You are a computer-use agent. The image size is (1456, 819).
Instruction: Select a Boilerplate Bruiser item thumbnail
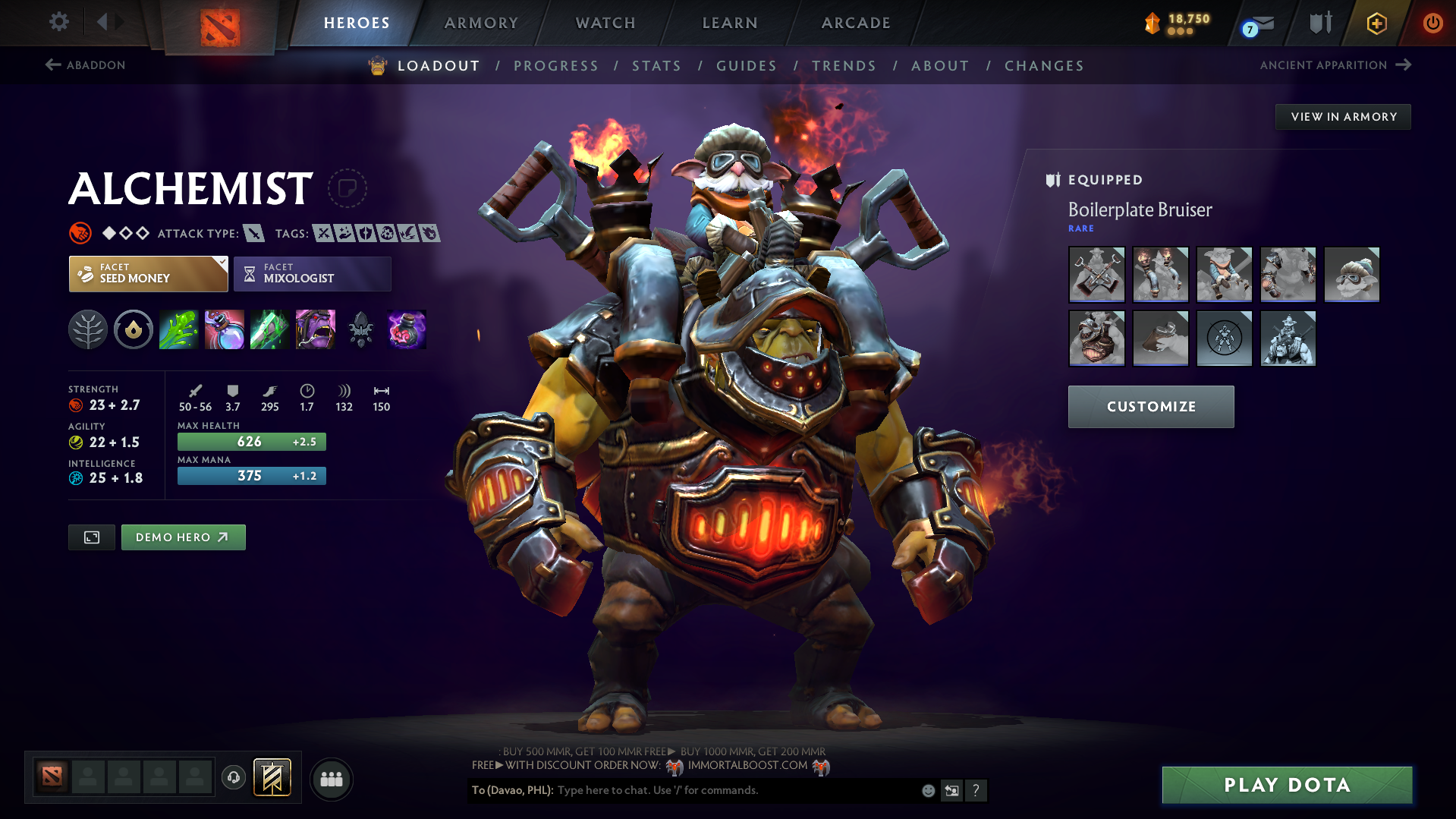coord(1096,274)
